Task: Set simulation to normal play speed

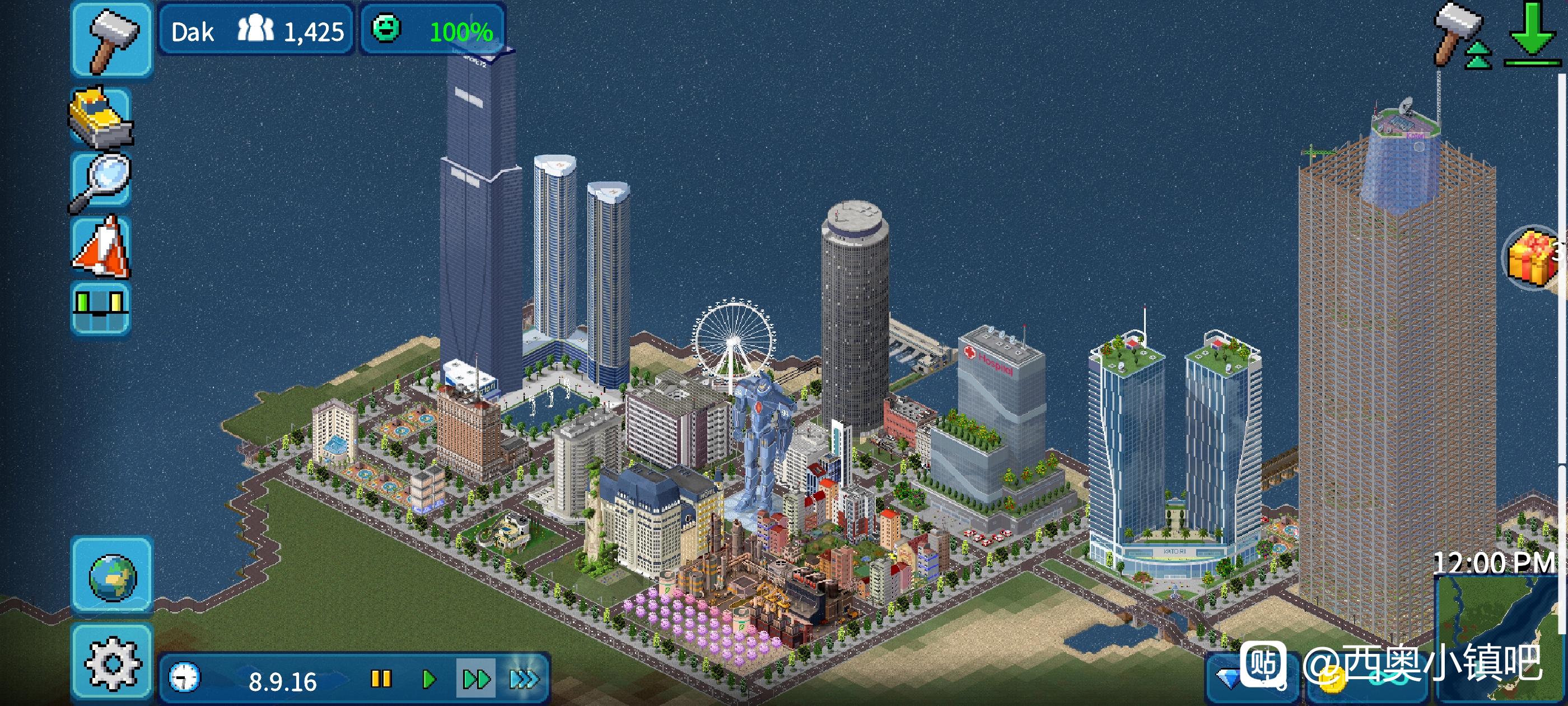Action: (x=428, y=679)
